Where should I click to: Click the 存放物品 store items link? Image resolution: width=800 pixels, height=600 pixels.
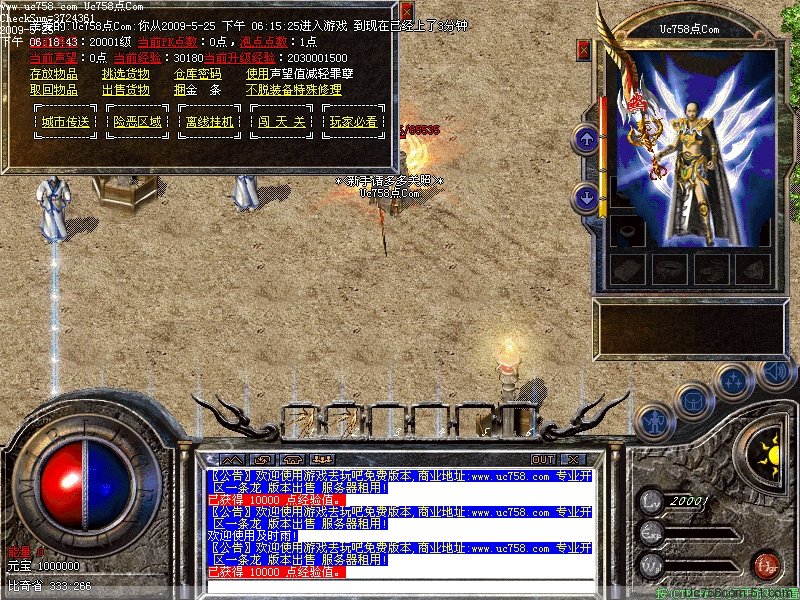point(54,74)
